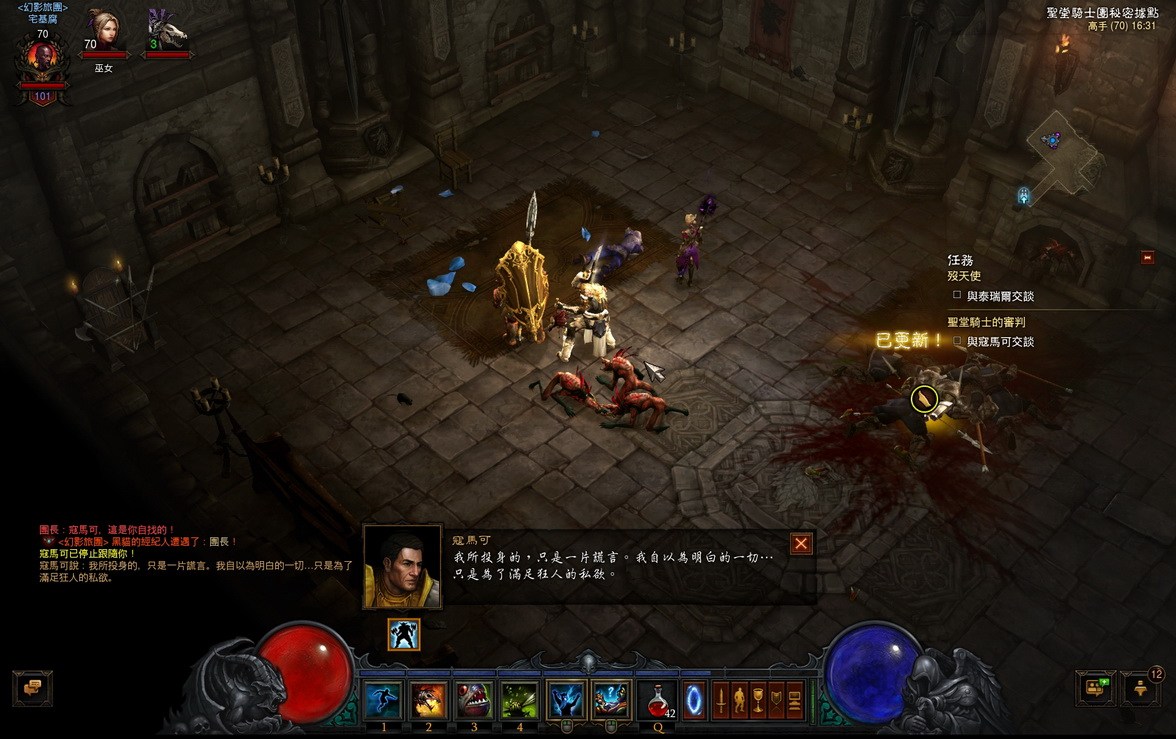The height and width of the screenshot is (739, 1176).
Task: Open the inventory character figure button
Action: pos(740,698)
